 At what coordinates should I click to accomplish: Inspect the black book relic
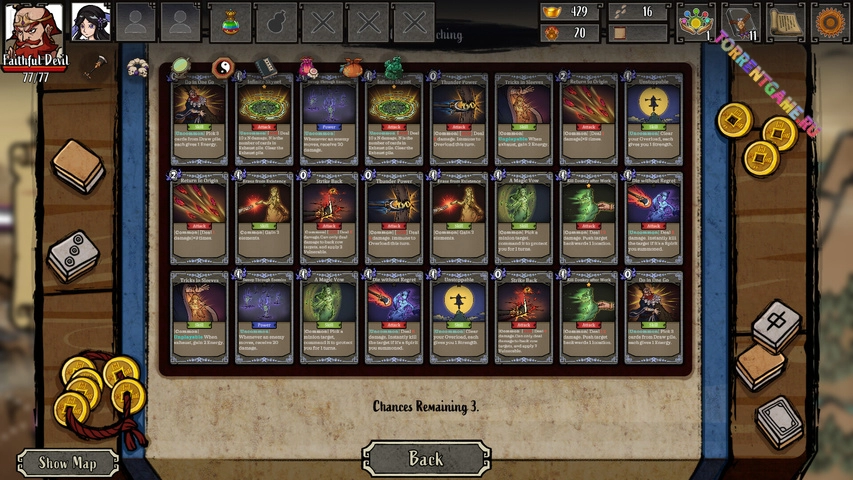pos(263,67)
